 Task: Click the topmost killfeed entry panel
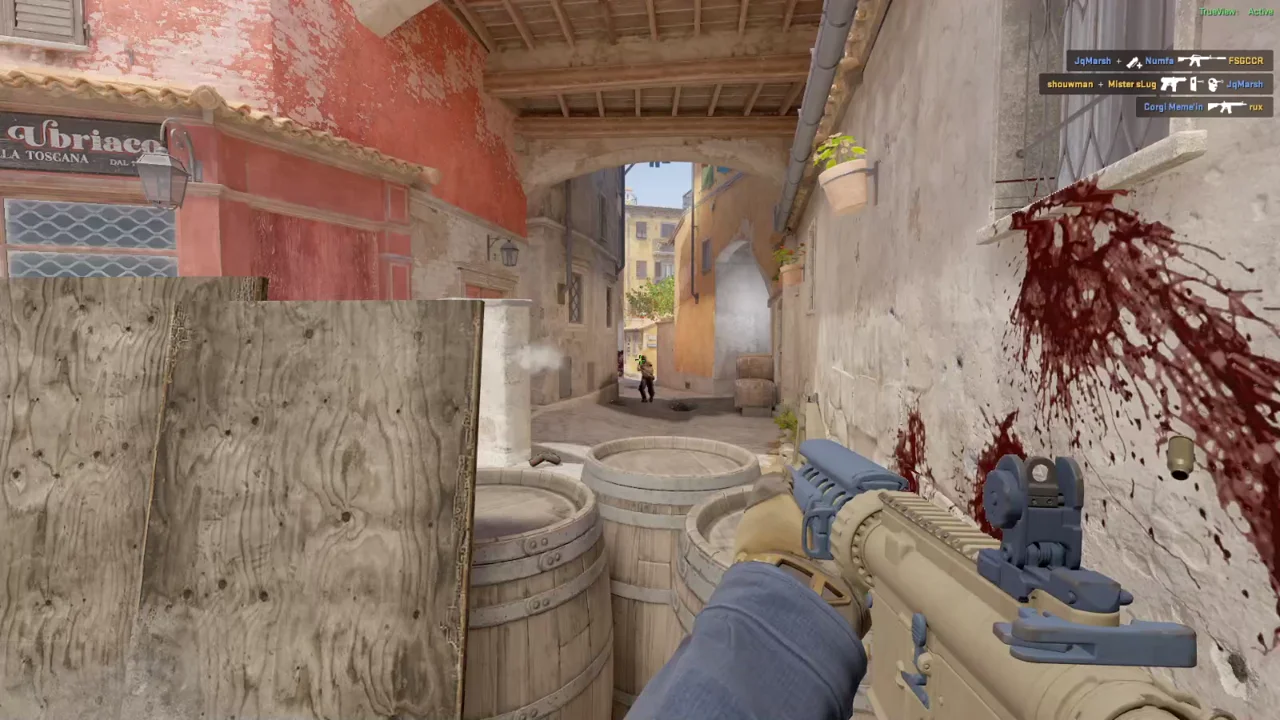pos(1170,61)
